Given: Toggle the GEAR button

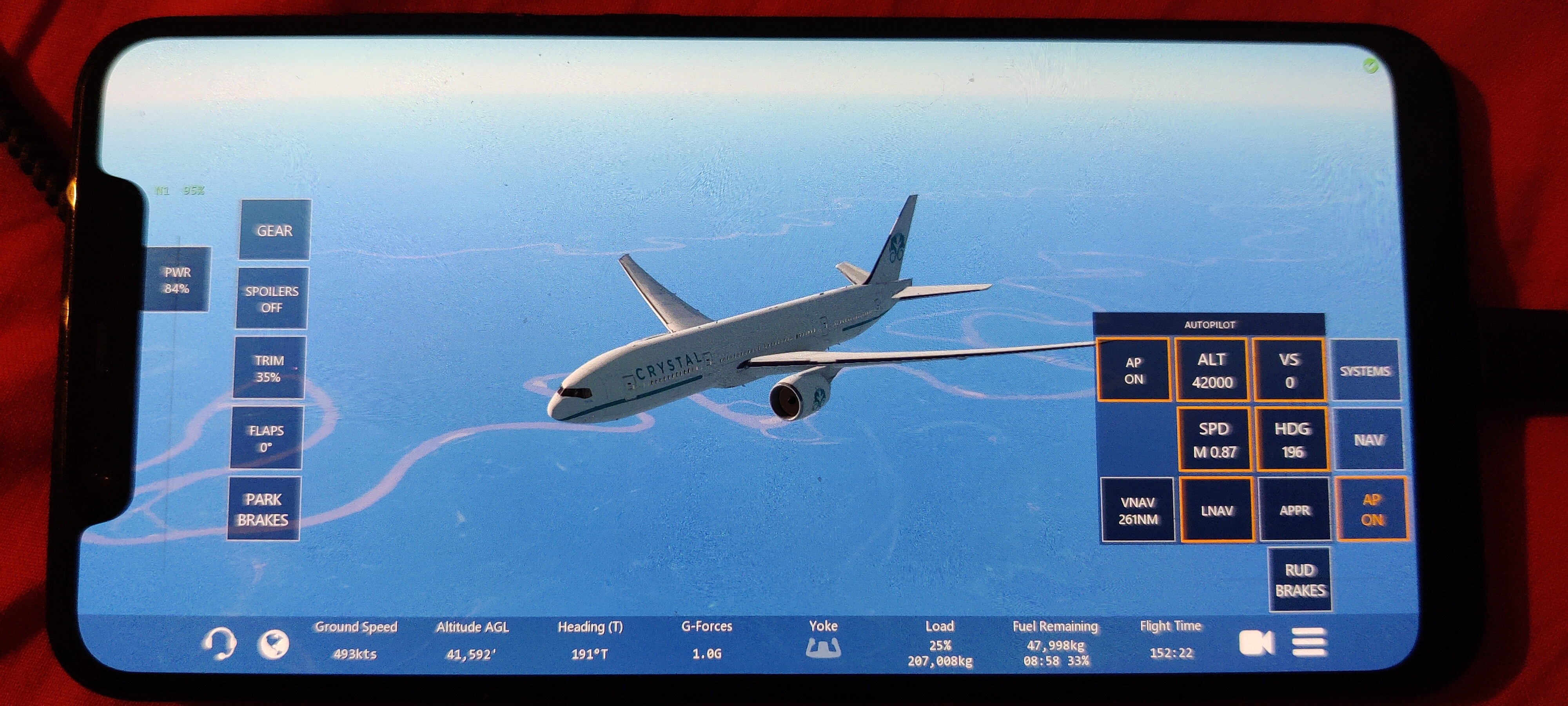Looking at the screenshot, I should pos(274,230).
